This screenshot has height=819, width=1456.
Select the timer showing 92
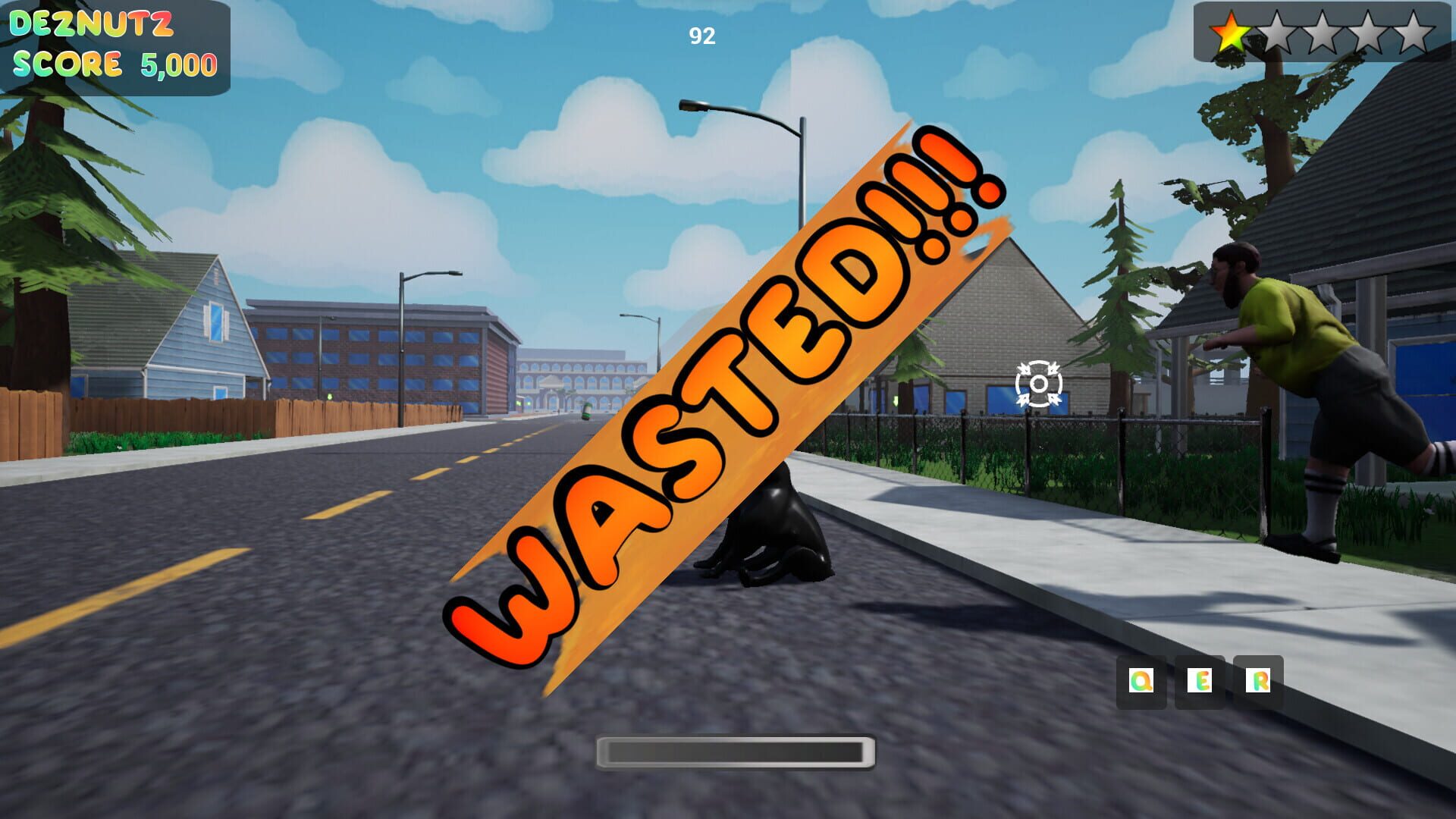(701, 34)
